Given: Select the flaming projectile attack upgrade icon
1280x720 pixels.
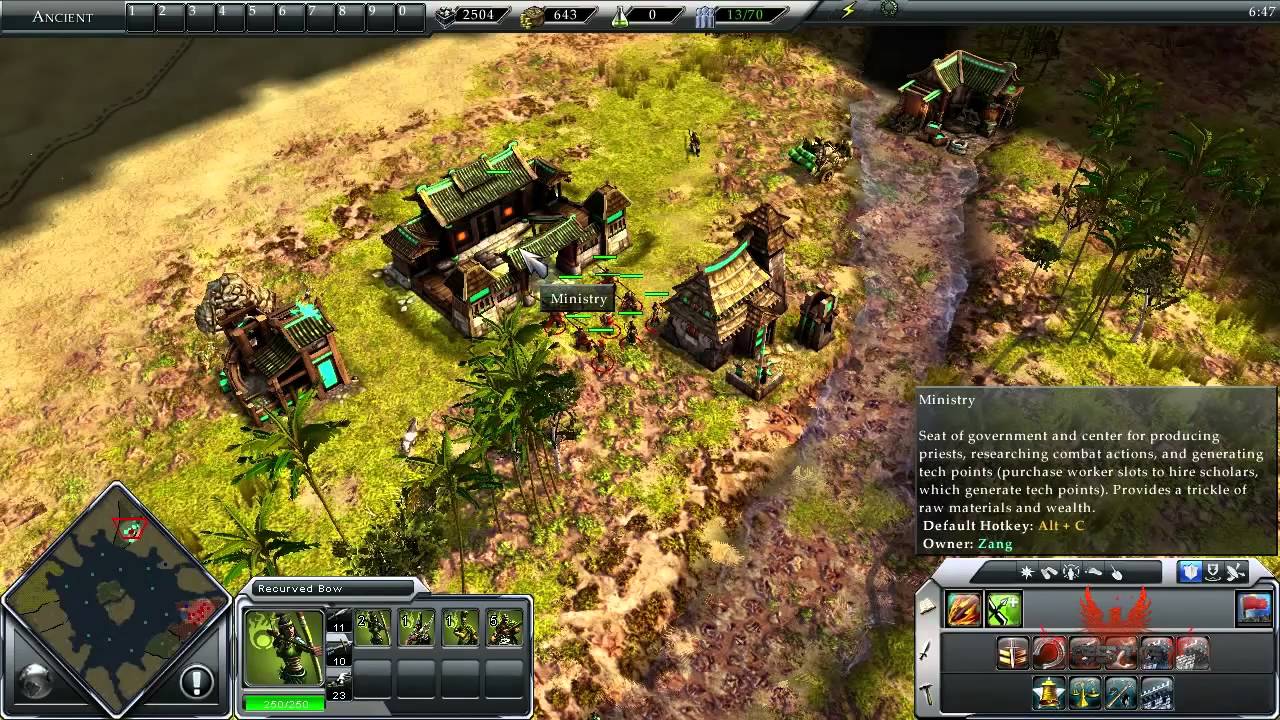Looking at the screenshot, I should click(x=963, y=609).
